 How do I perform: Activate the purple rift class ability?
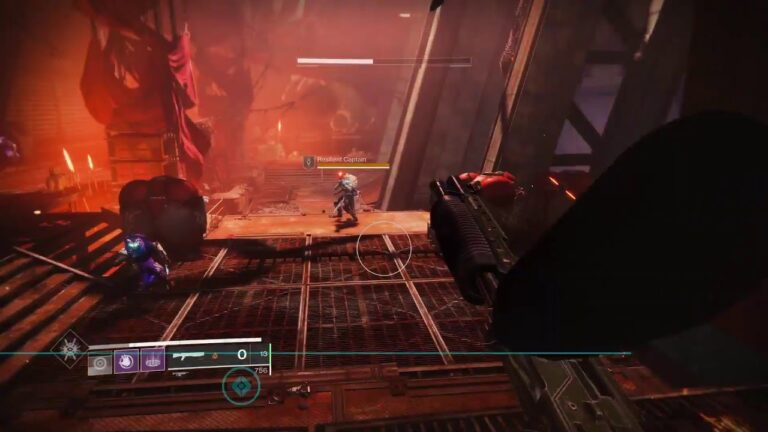click(153, 361)
